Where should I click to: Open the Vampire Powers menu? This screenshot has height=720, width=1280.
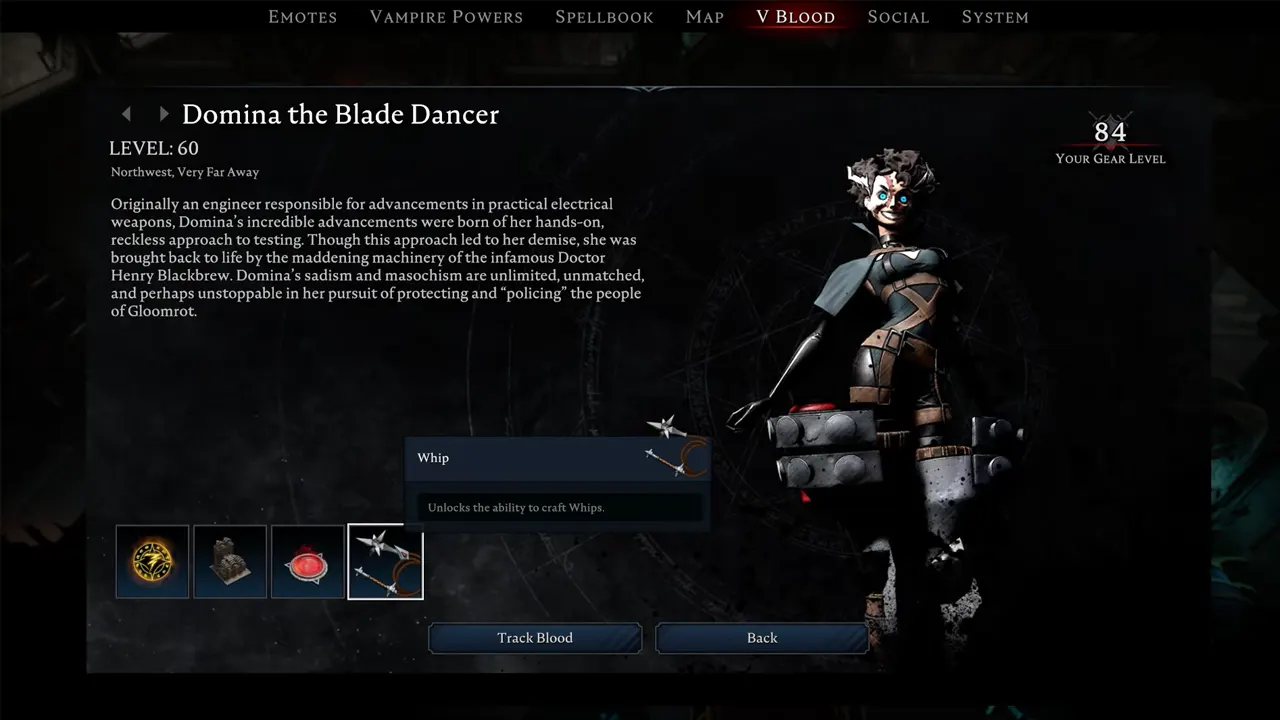pyautogui.click(x=446, y=16)
